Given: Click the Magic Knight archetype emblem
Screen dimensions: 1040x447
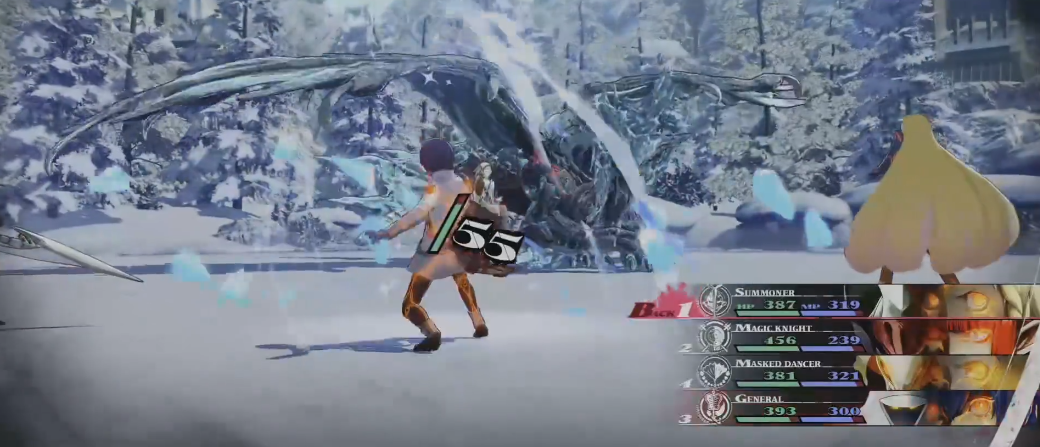Looking at the screenshot, I should (715, 336).
